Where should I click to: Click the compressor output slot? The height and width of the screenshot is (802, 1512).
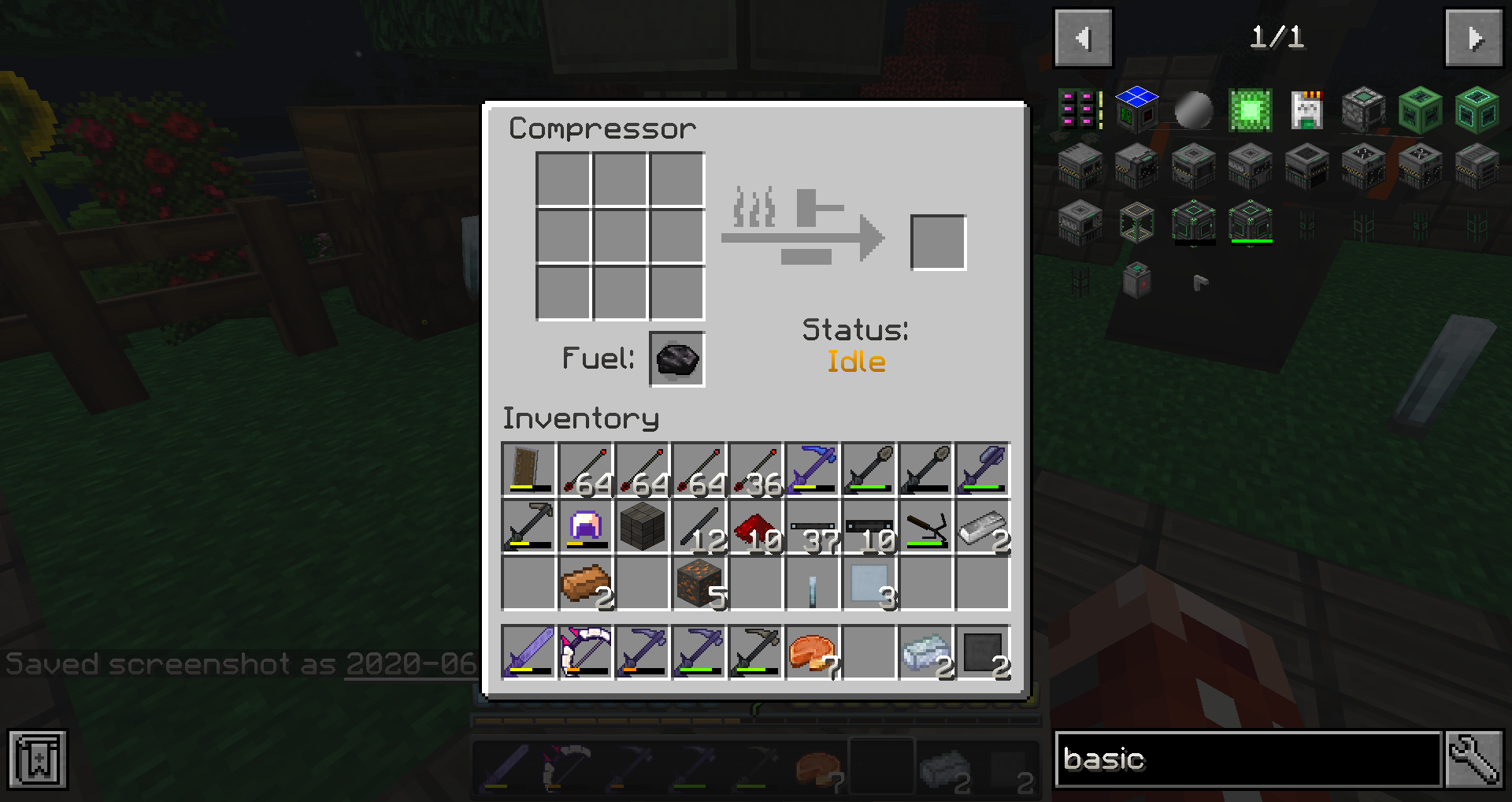pyautogui.click(x=938, y=243)
